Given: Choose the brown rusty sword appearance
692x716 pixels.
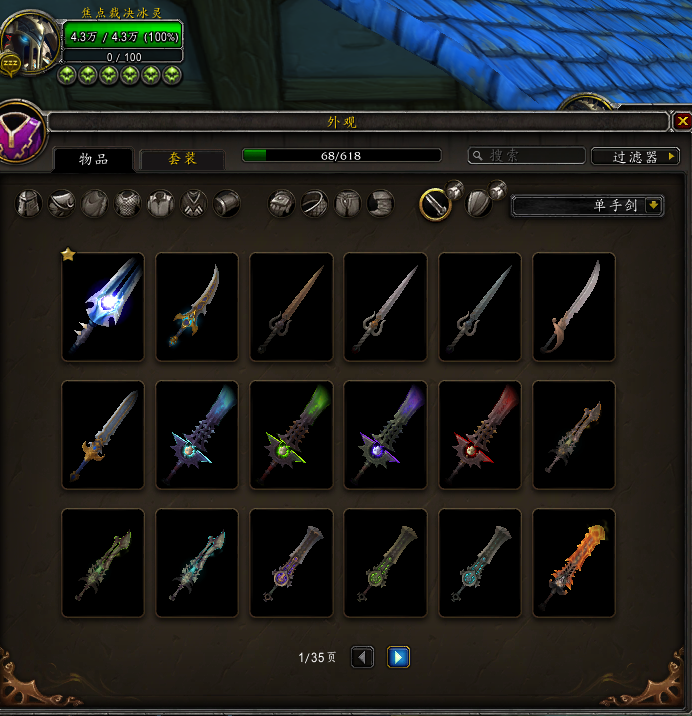Looking at the screenshot, I should [291, 307].
